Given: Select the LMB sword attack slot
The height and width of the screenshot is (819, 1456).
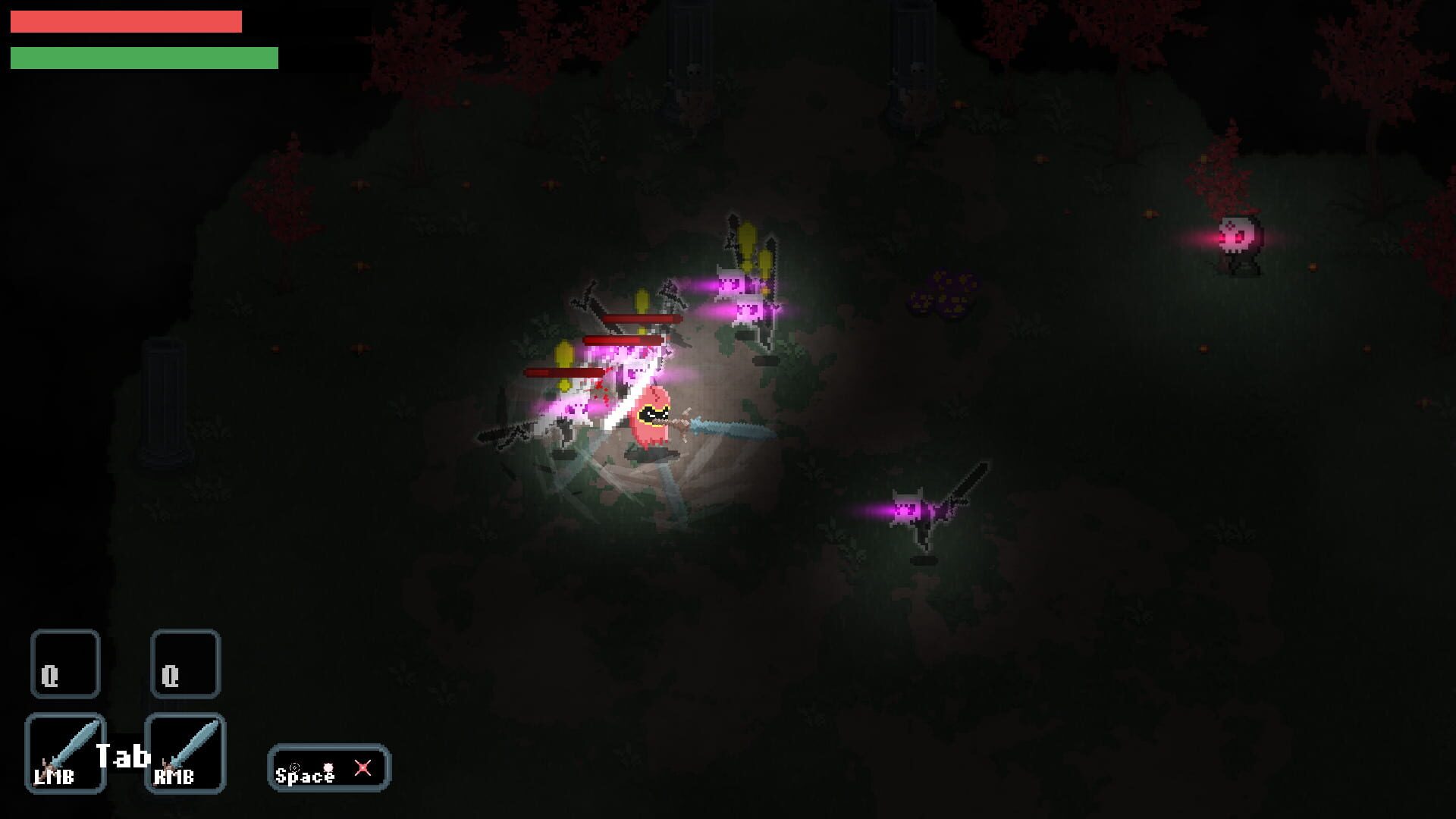Looking at the screenshot, I should (65, 753).
